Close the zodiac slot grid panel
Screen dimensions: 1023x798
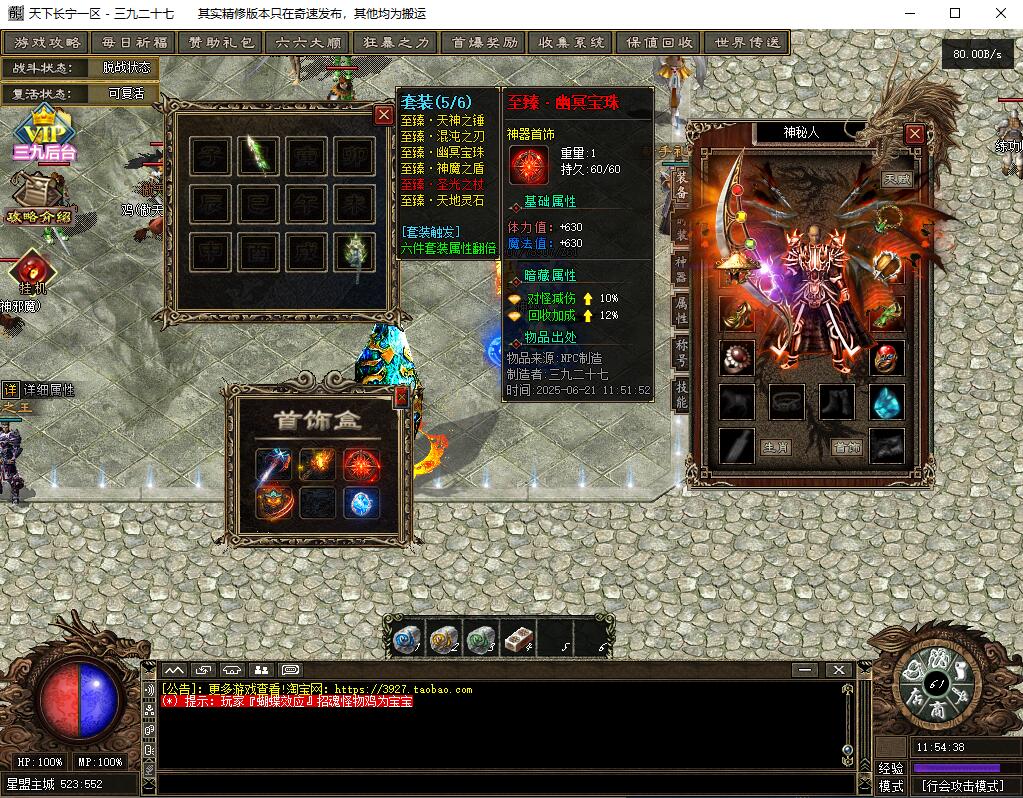tap(383, 115)
